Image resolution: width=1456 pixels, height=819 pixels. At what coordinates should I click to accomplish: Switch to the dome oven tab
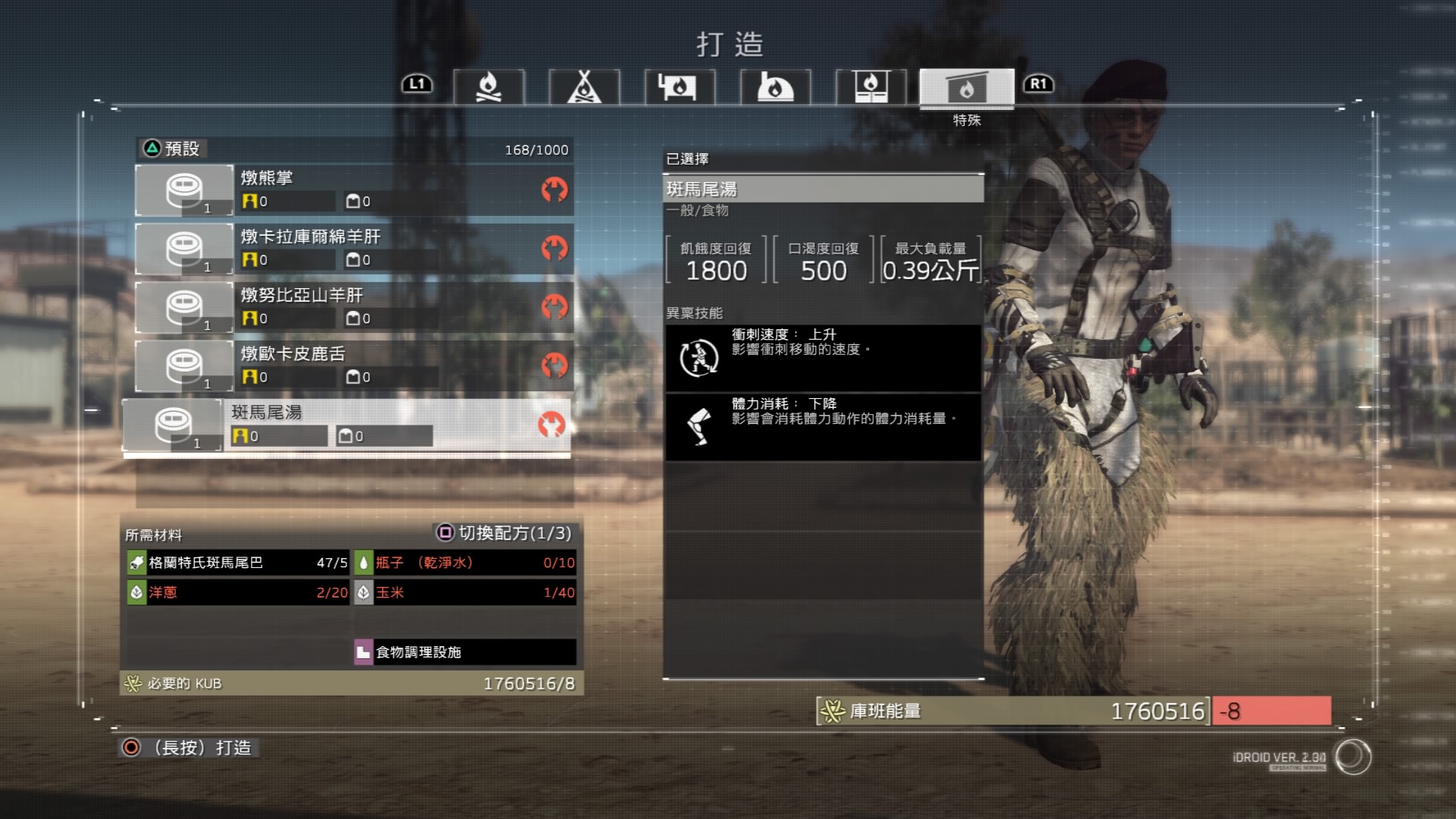point(775,87)
